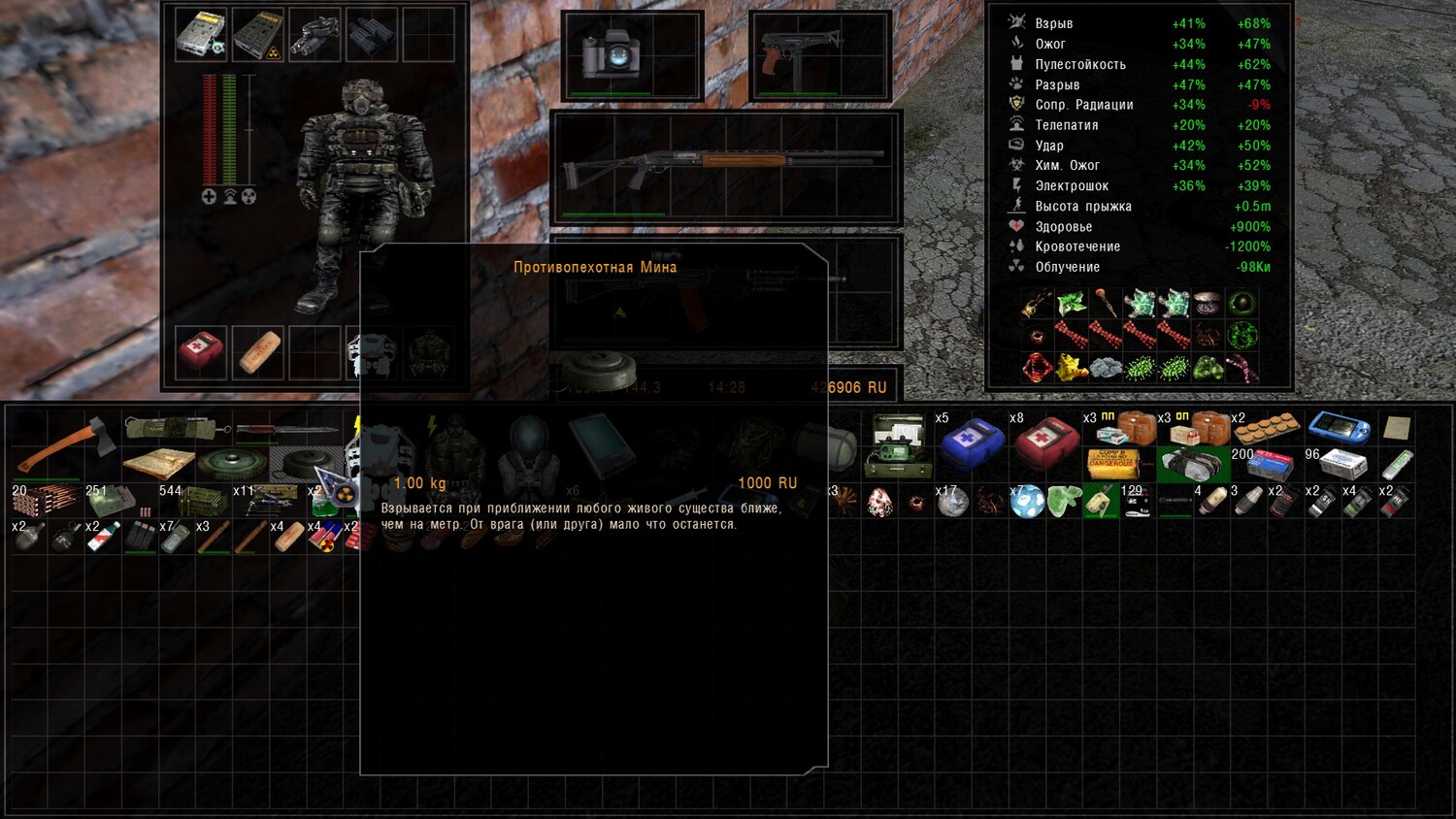
Task: Select the binoculars equipment slot
Action: (371, 34)
